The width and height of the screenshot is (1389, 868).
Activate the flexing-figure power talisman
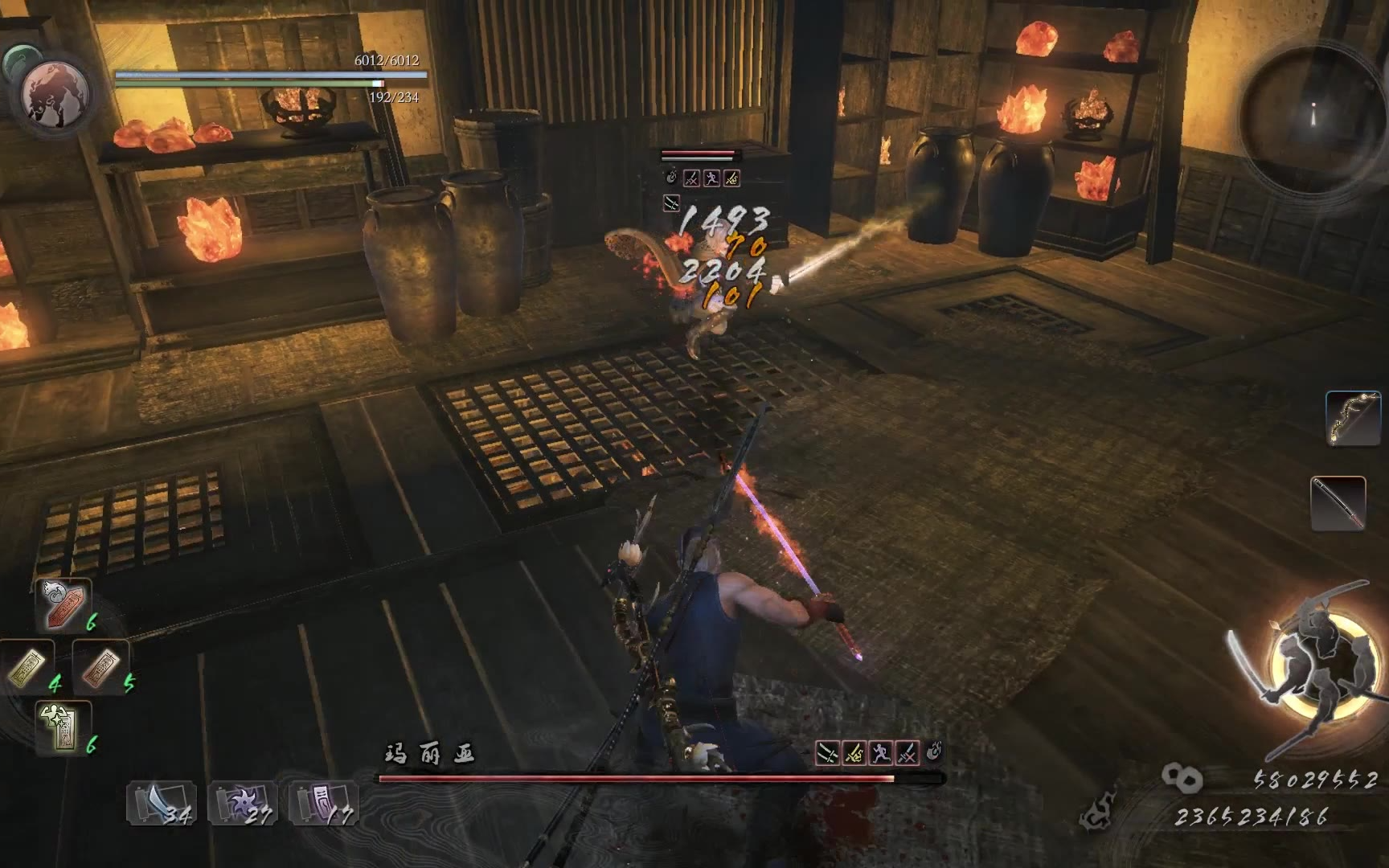pos(64,727)
